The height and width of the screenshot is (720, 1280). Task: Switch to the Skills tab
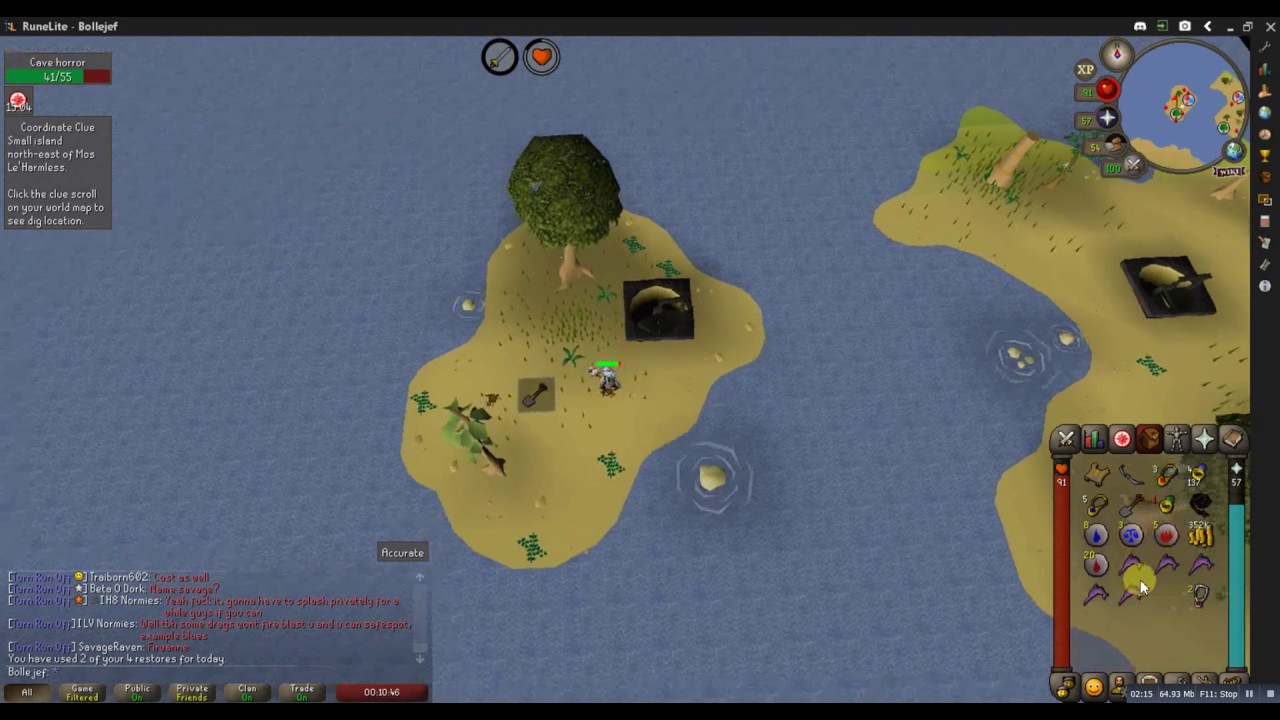click(1094, 439)
